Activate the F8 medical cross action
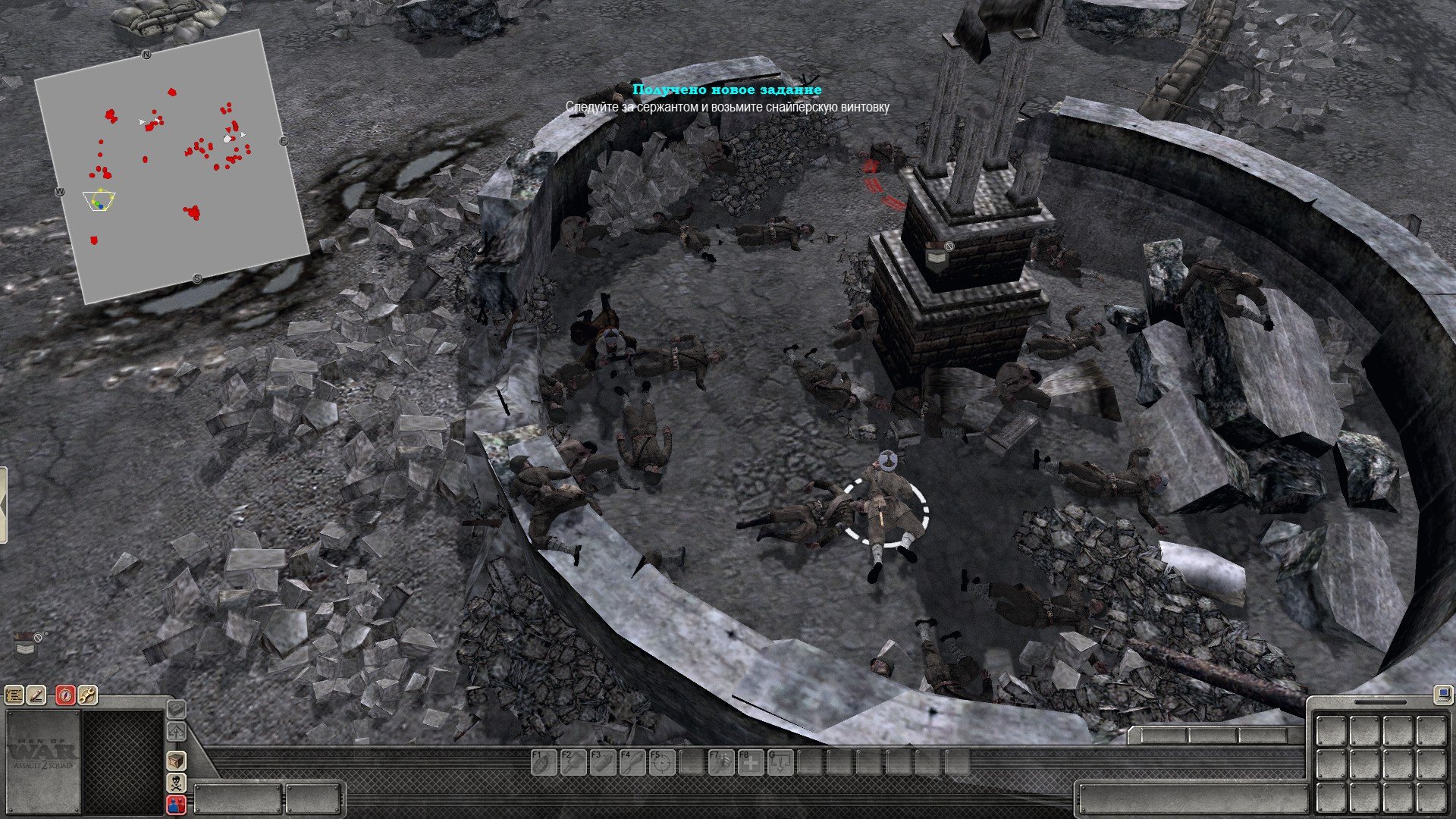The width and height of the screenshot is (1456, 819). [750, 762]
